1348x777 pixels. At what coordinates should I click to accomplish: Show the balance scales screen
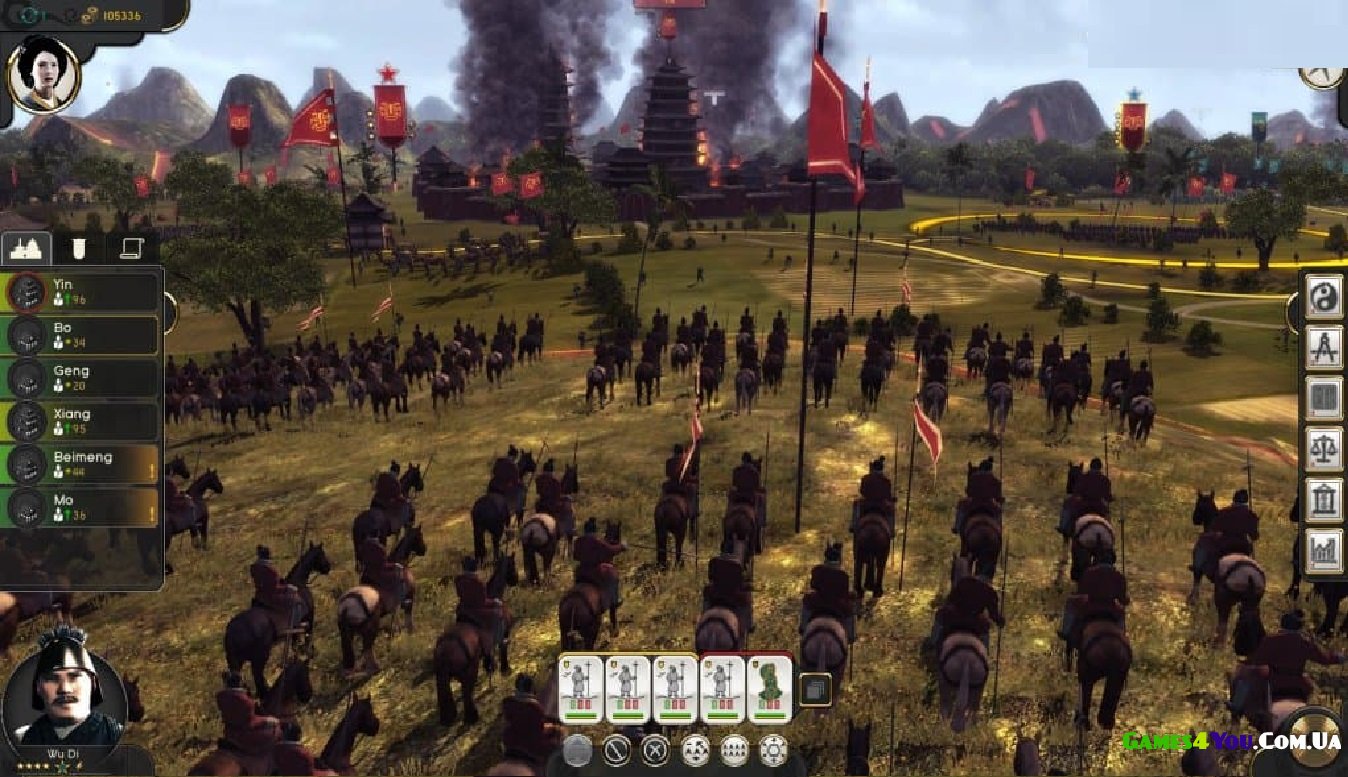[x=1324, y=449]
